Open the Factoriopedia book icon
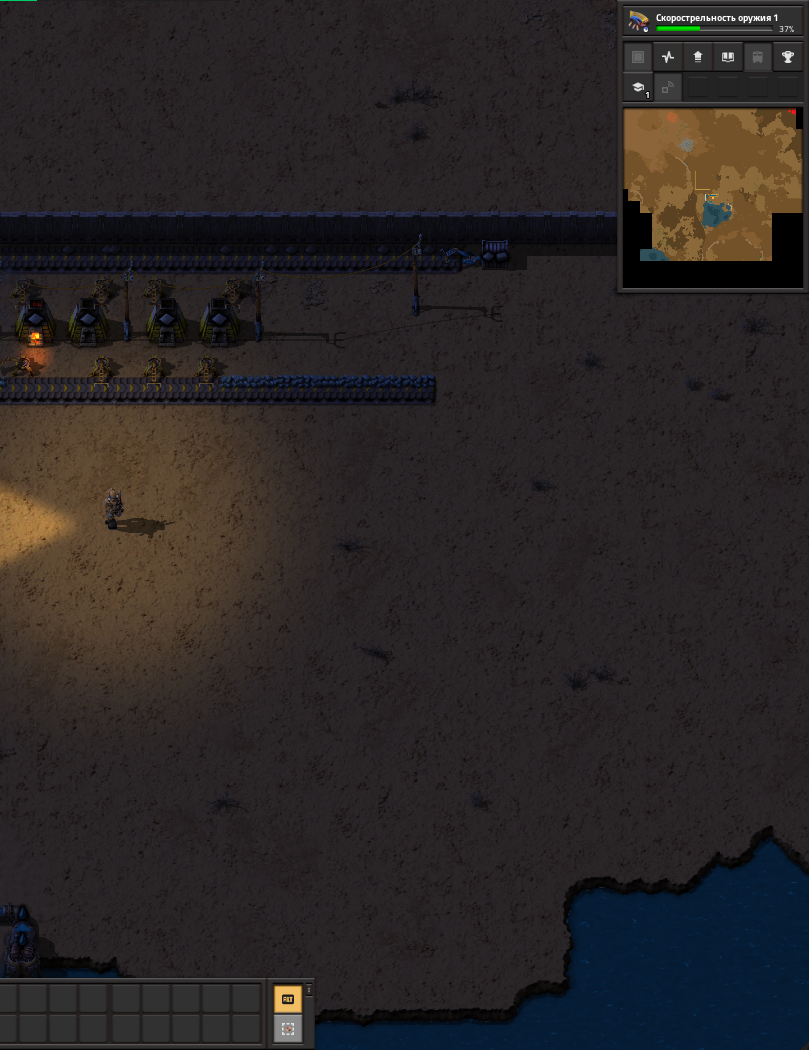The image size is (809, 1050). (x=728, y=57)
